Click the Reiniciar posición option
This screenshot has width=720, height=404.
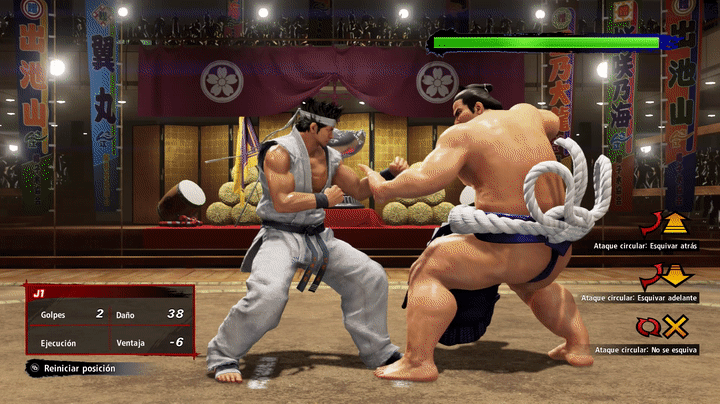84,368
